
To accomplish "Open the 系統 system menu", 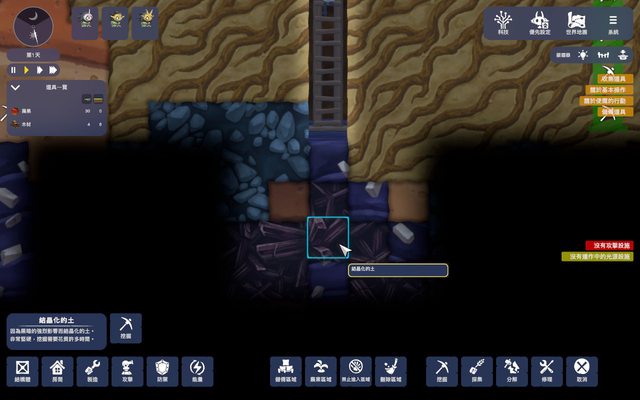I will (x=612, y=22).
